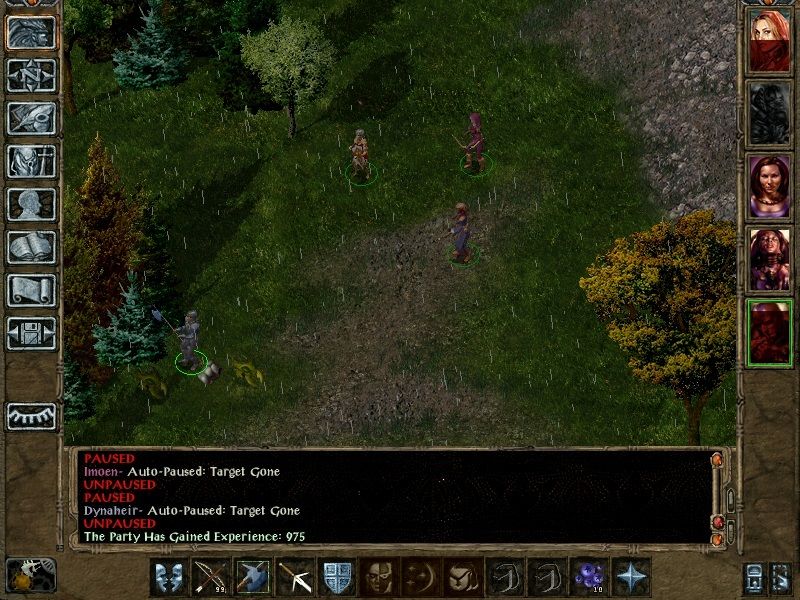This screenshot has height=600, width=800.
Task: Open the area map compass button
Action: click(x=31, y=75)
